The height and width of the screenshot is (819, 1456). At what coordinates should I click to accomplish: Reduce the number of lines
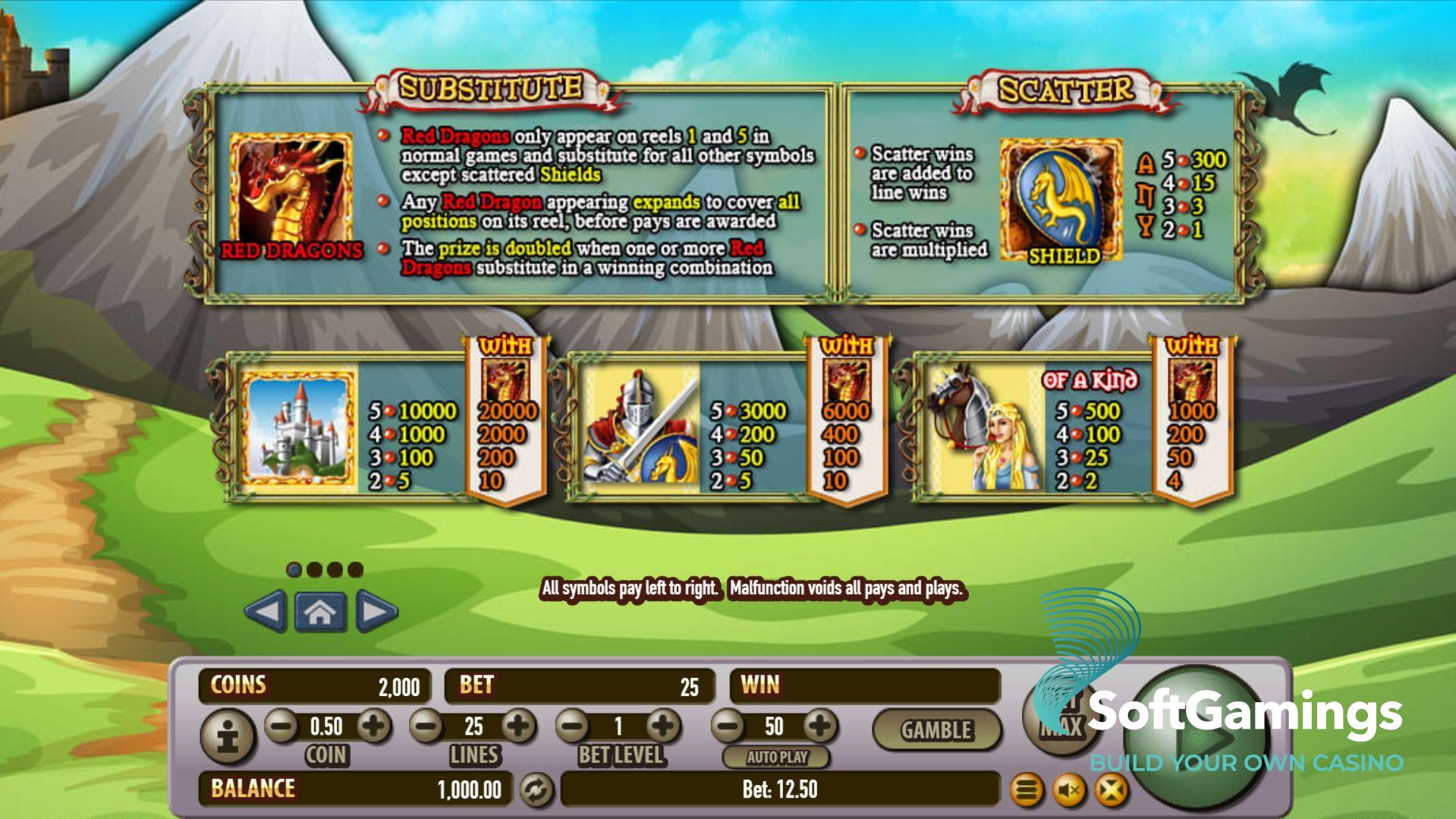[427, 726]
